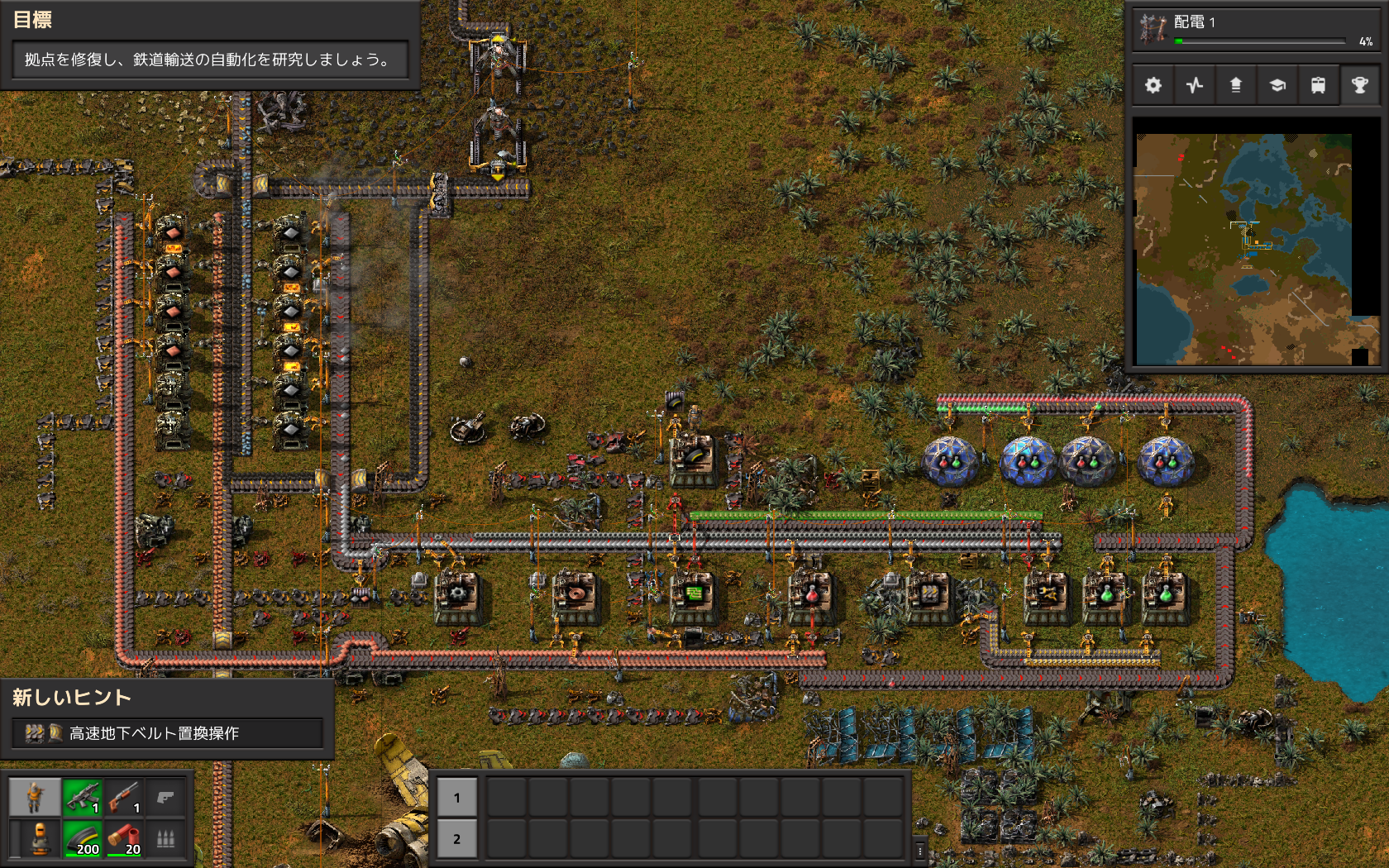Open the 高速地下ベルト置換操作 hint

click(167, 733)
